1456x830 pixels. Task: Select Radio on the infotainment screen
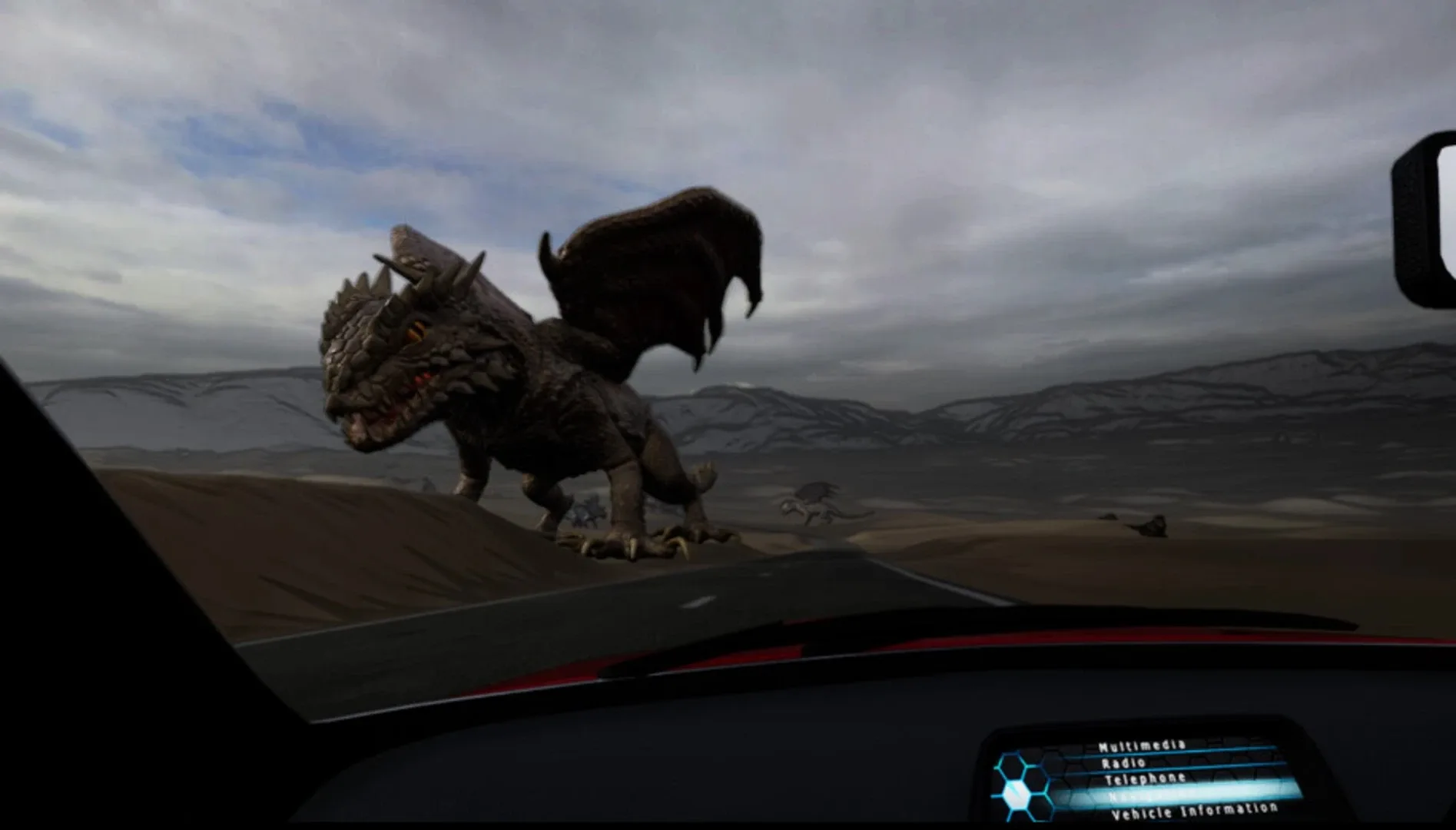coord(1123,762)
